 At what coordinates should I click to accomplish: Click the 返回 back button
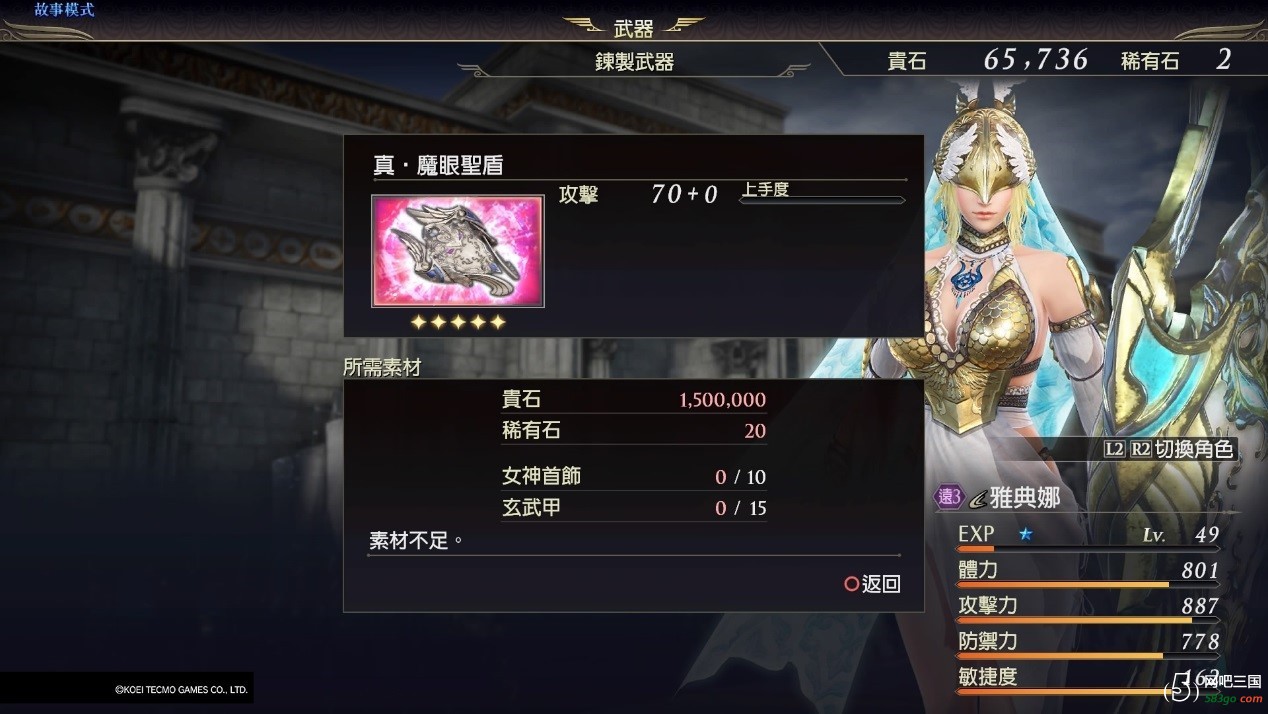coord(873,584)
